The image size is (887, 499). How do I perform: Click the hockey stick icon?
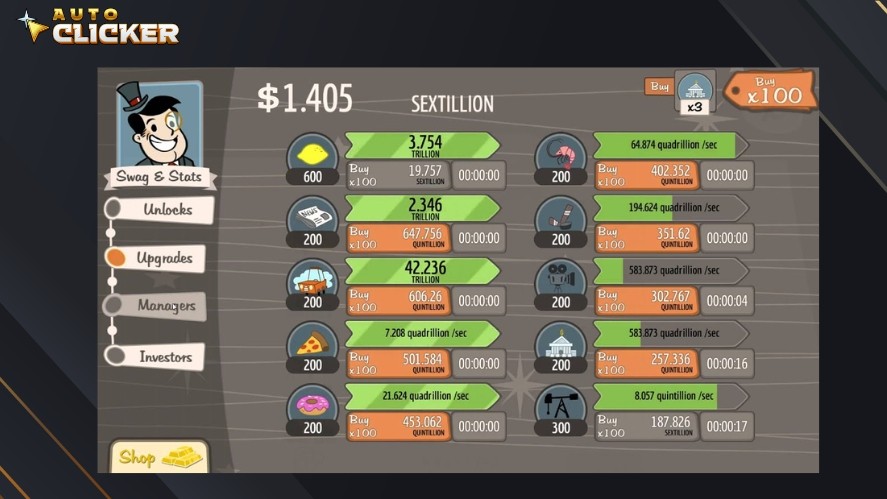click(x=560, y=218)
